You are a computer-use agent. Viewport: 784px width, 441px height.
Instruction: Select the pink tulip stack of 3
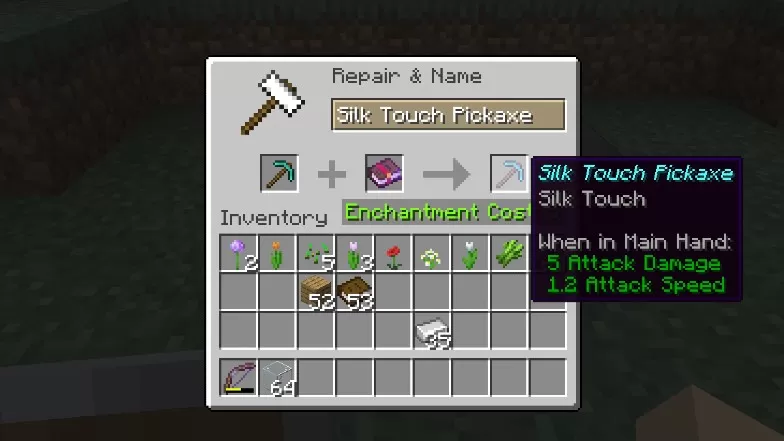pyautogui.click(x=355, y=254)
